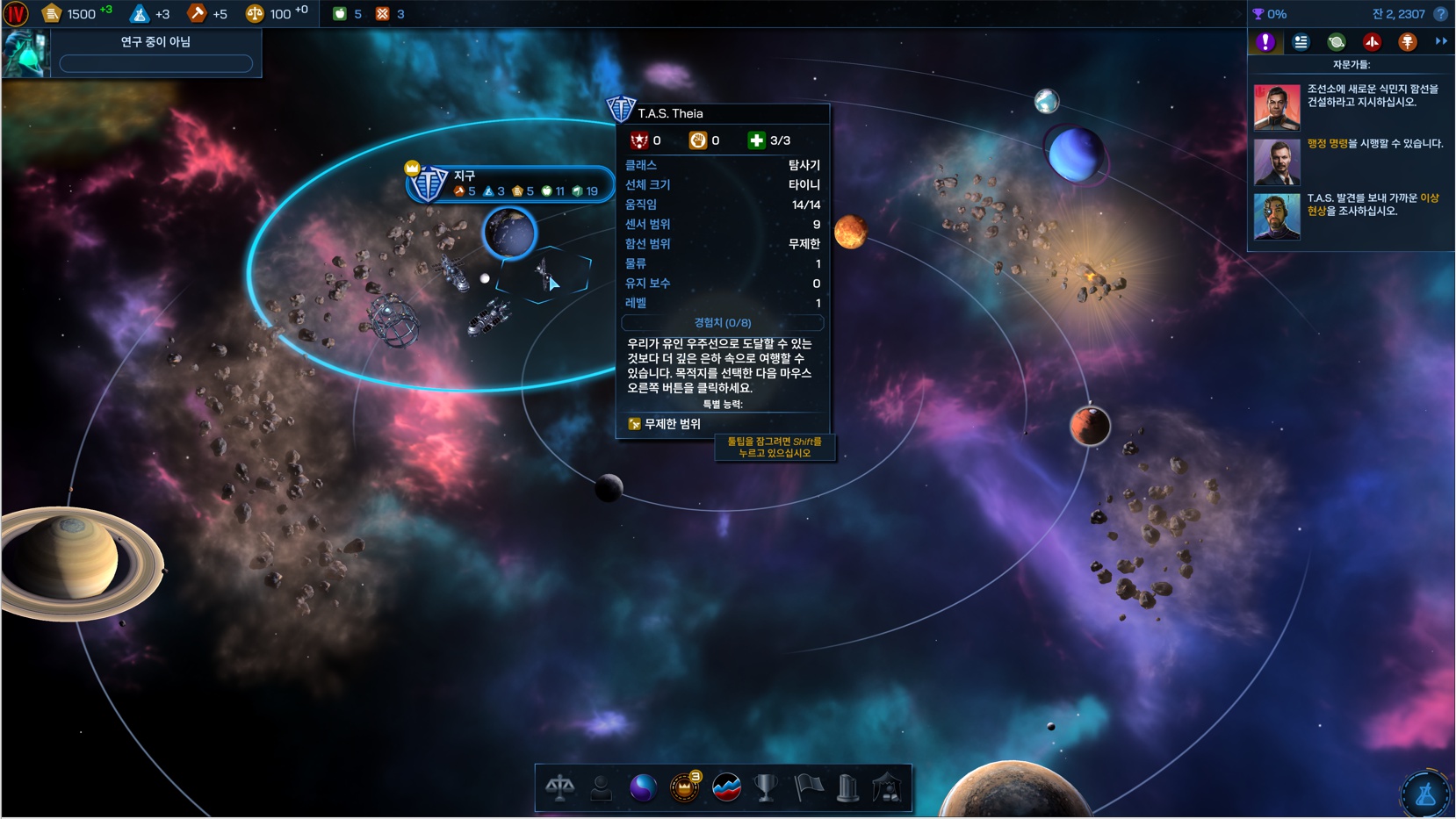
Task: Open the person silhouette icon in bottom bar
Action: click(x=601, y=787)
